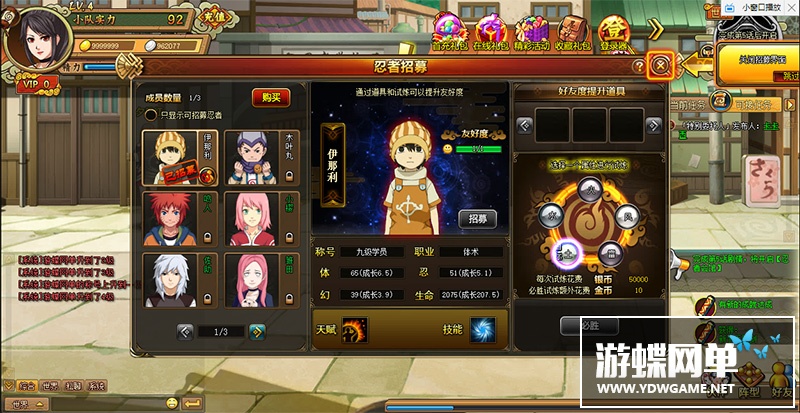The image size is (800, 413).
Task: Open the 首充礼包 first recharge gift
Action: coord(448,32)
